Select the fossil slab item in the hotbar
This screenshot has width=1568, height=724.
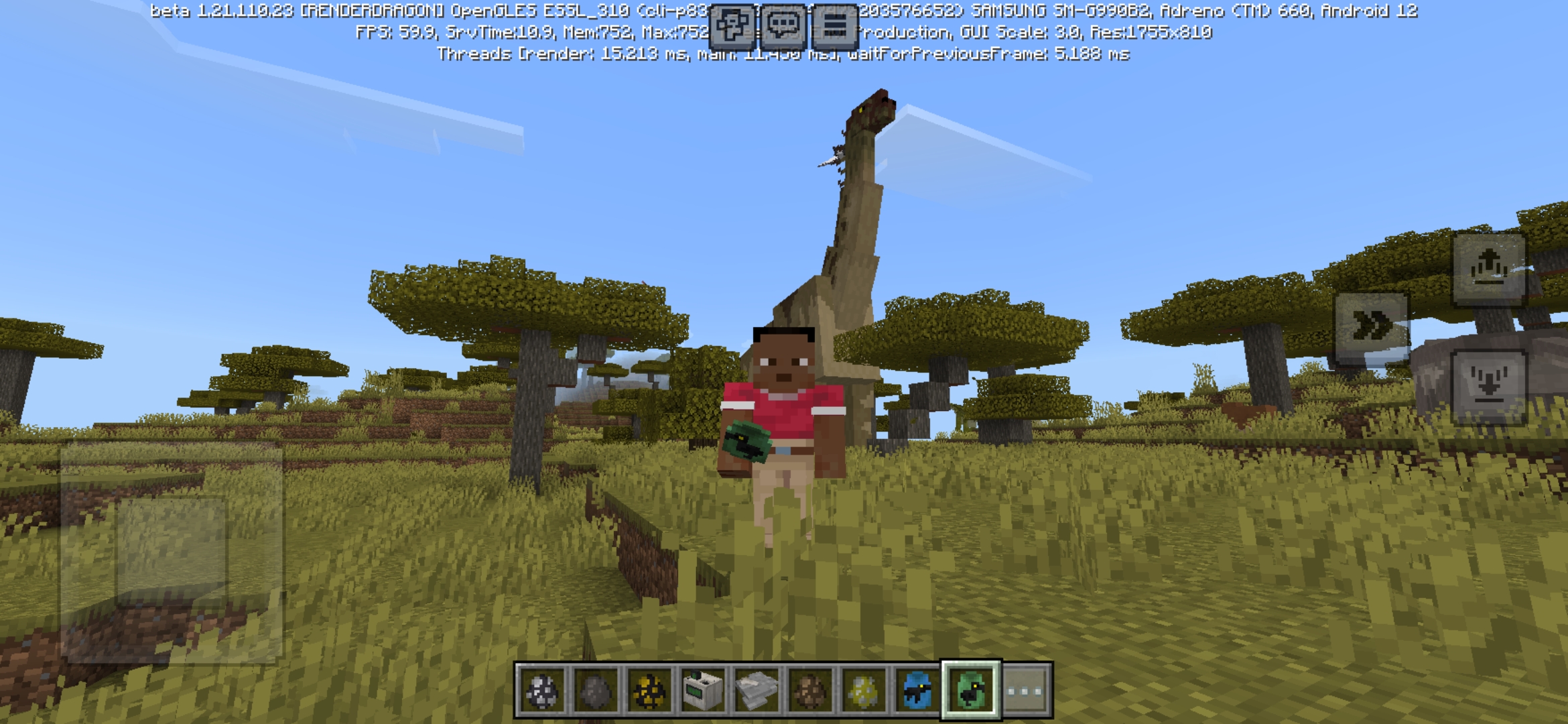(757, 690)
